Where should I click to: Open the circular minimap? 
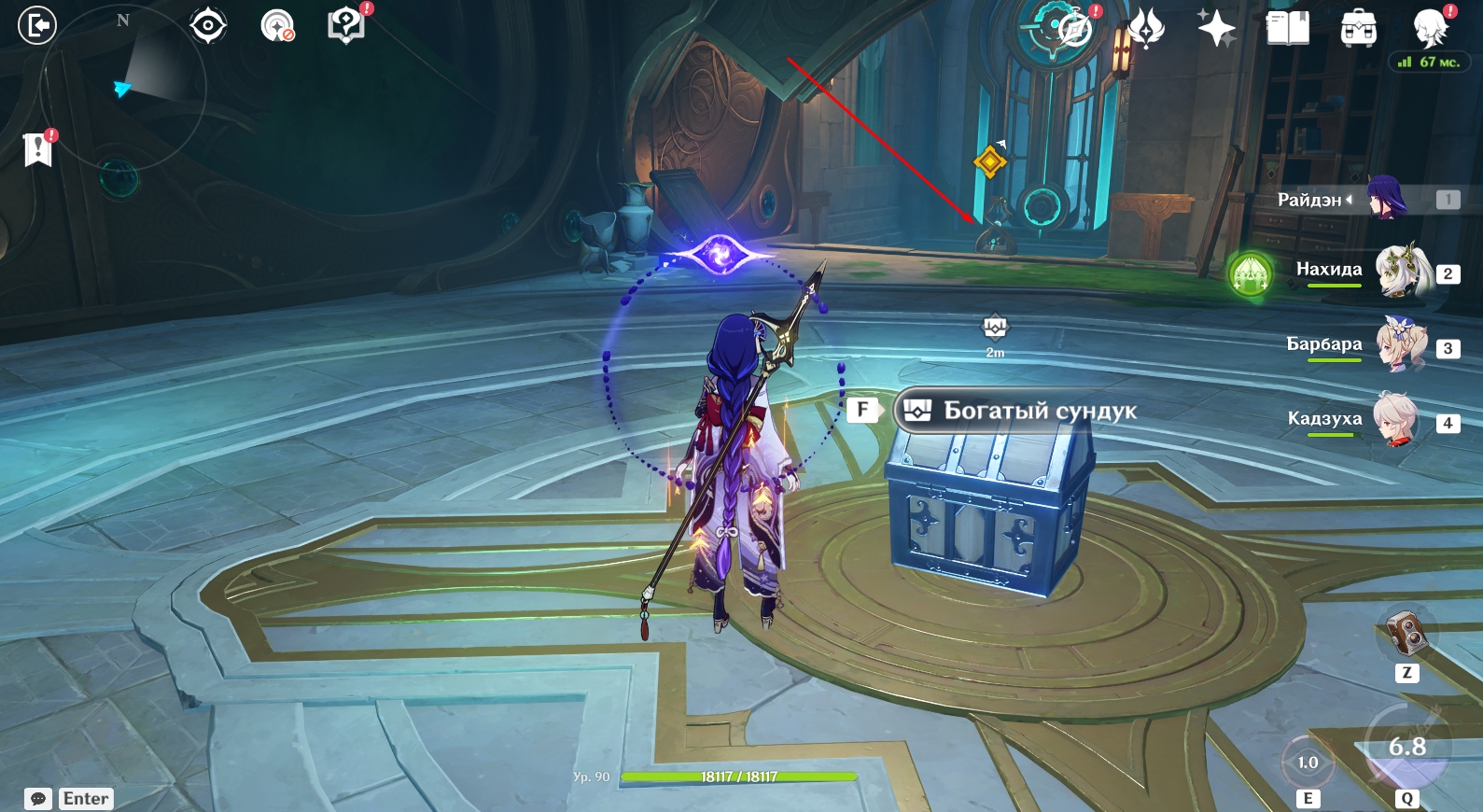pos(123,90)
